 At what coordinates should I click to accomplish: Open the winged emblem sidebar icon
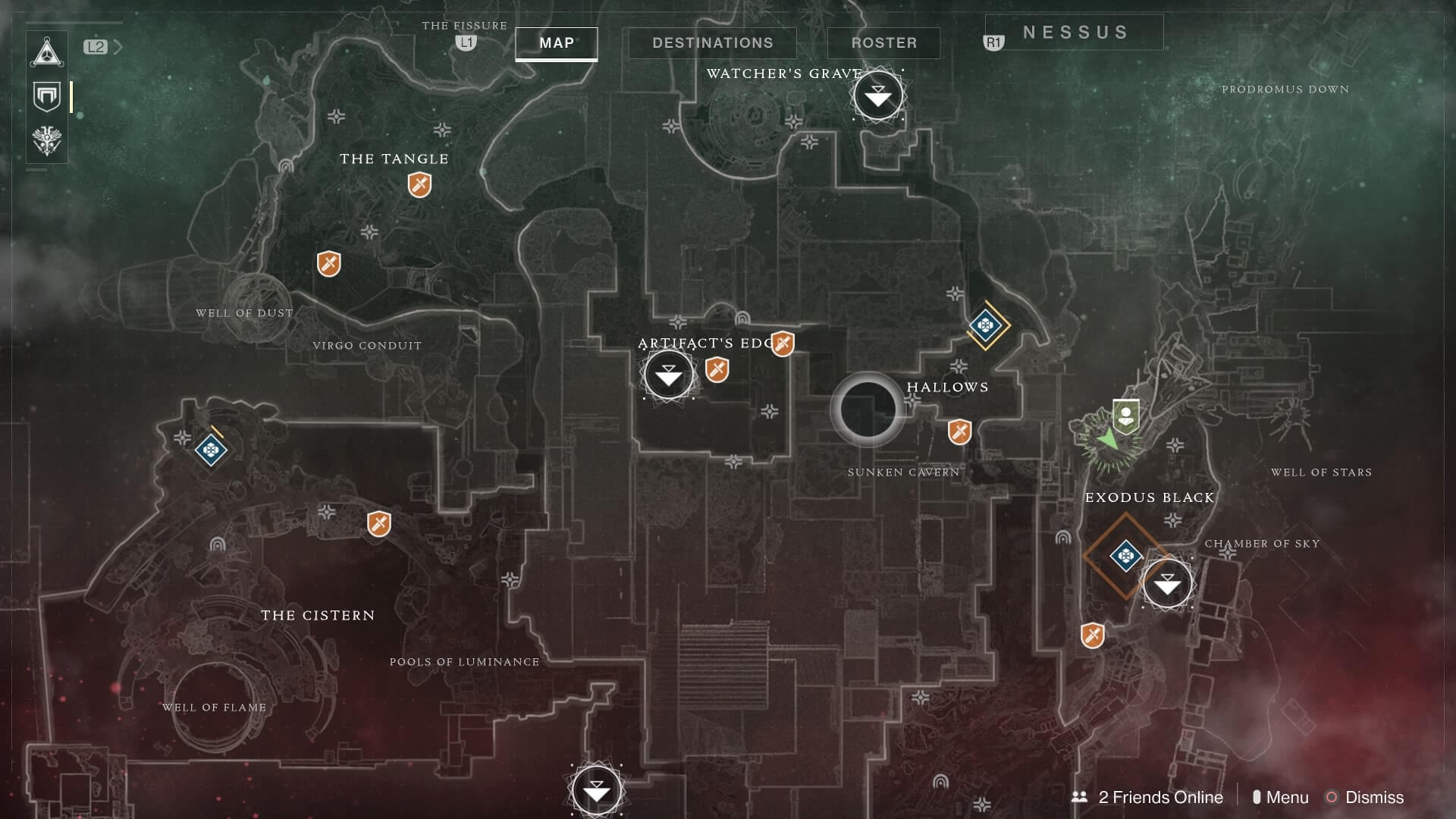coord(47,141)
